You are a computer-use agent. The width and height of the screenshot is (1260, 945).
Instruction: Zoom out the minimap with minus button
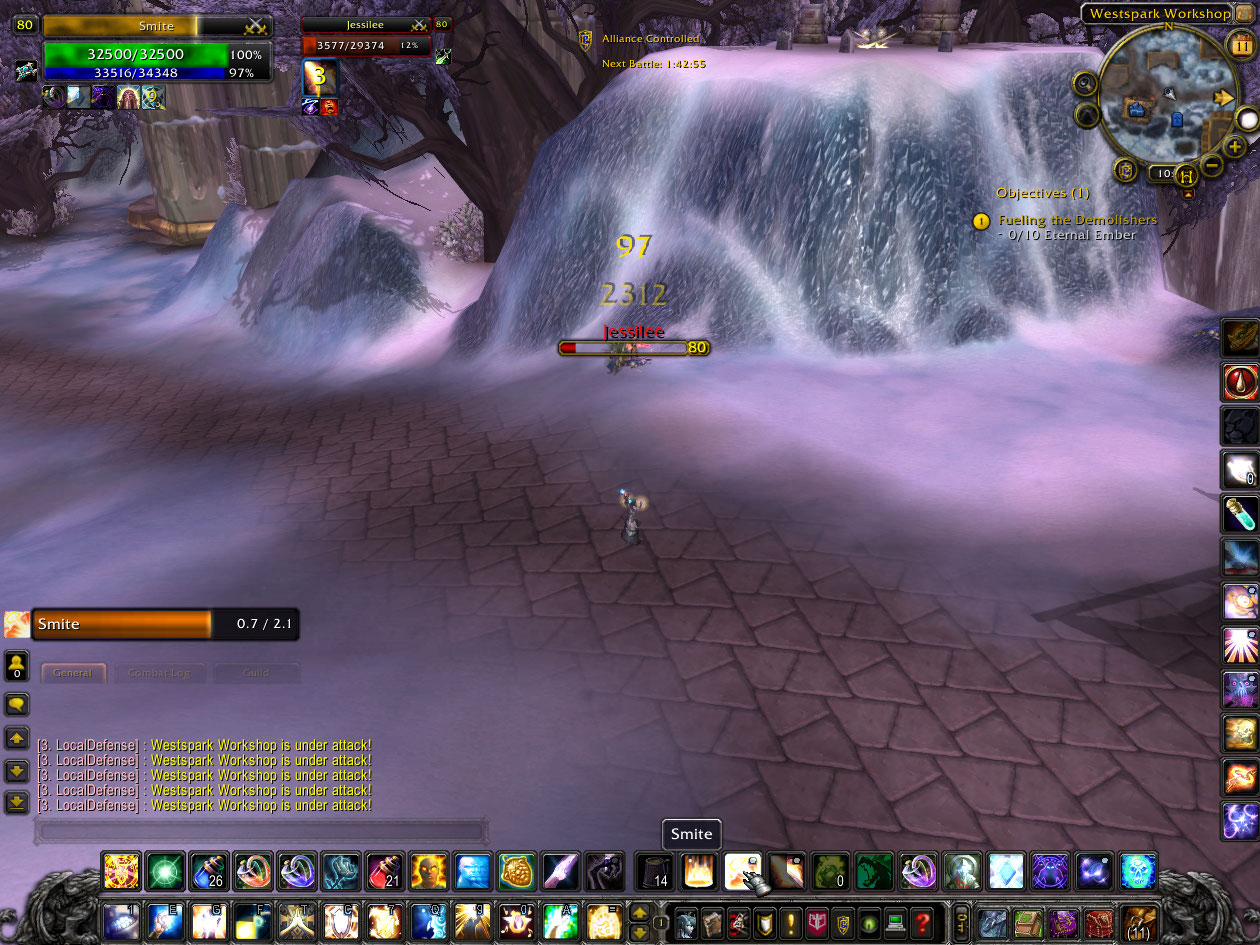coord(1211,164)
